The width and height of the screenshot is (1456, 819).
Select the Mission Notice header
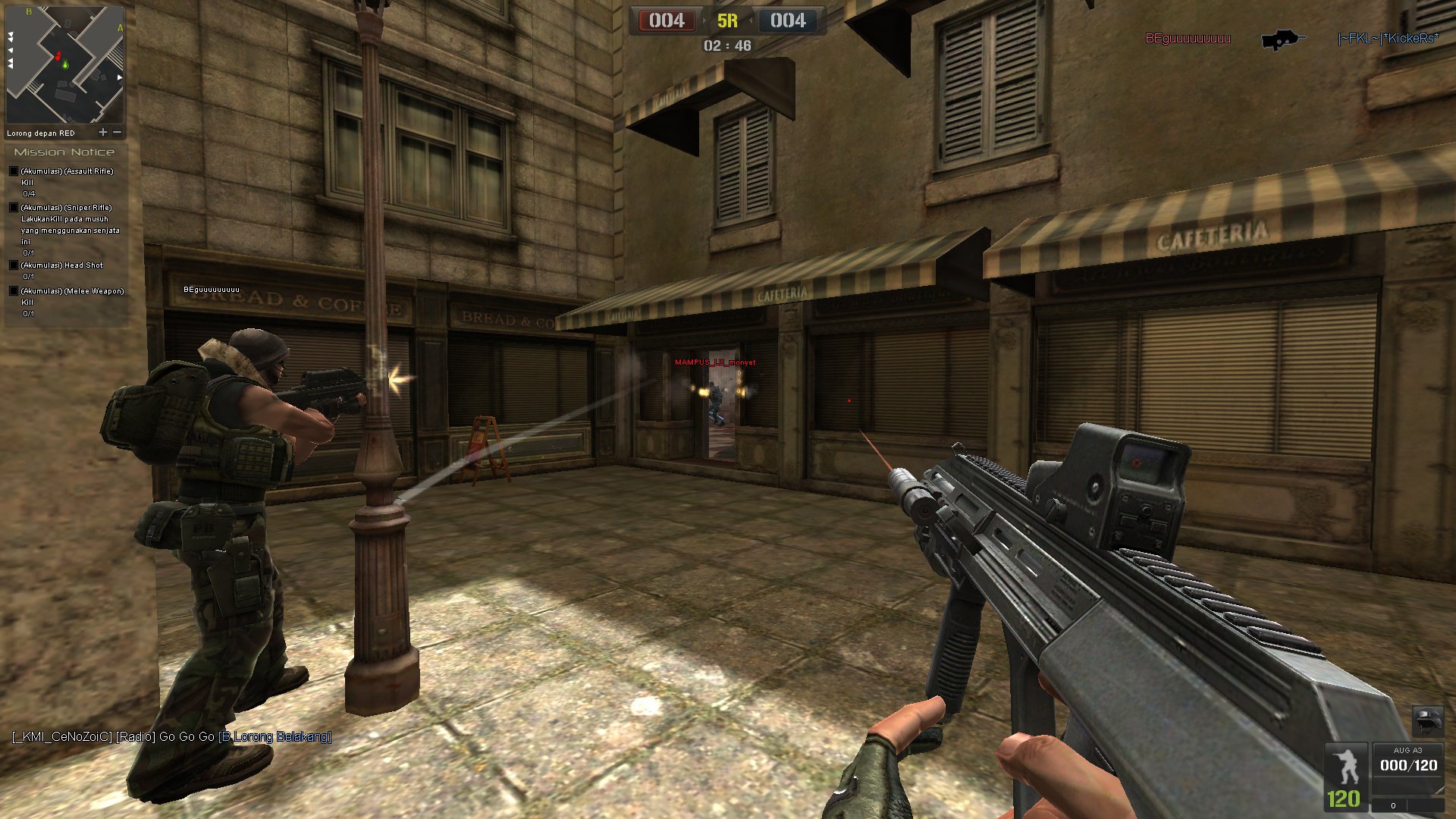point(64,152)
